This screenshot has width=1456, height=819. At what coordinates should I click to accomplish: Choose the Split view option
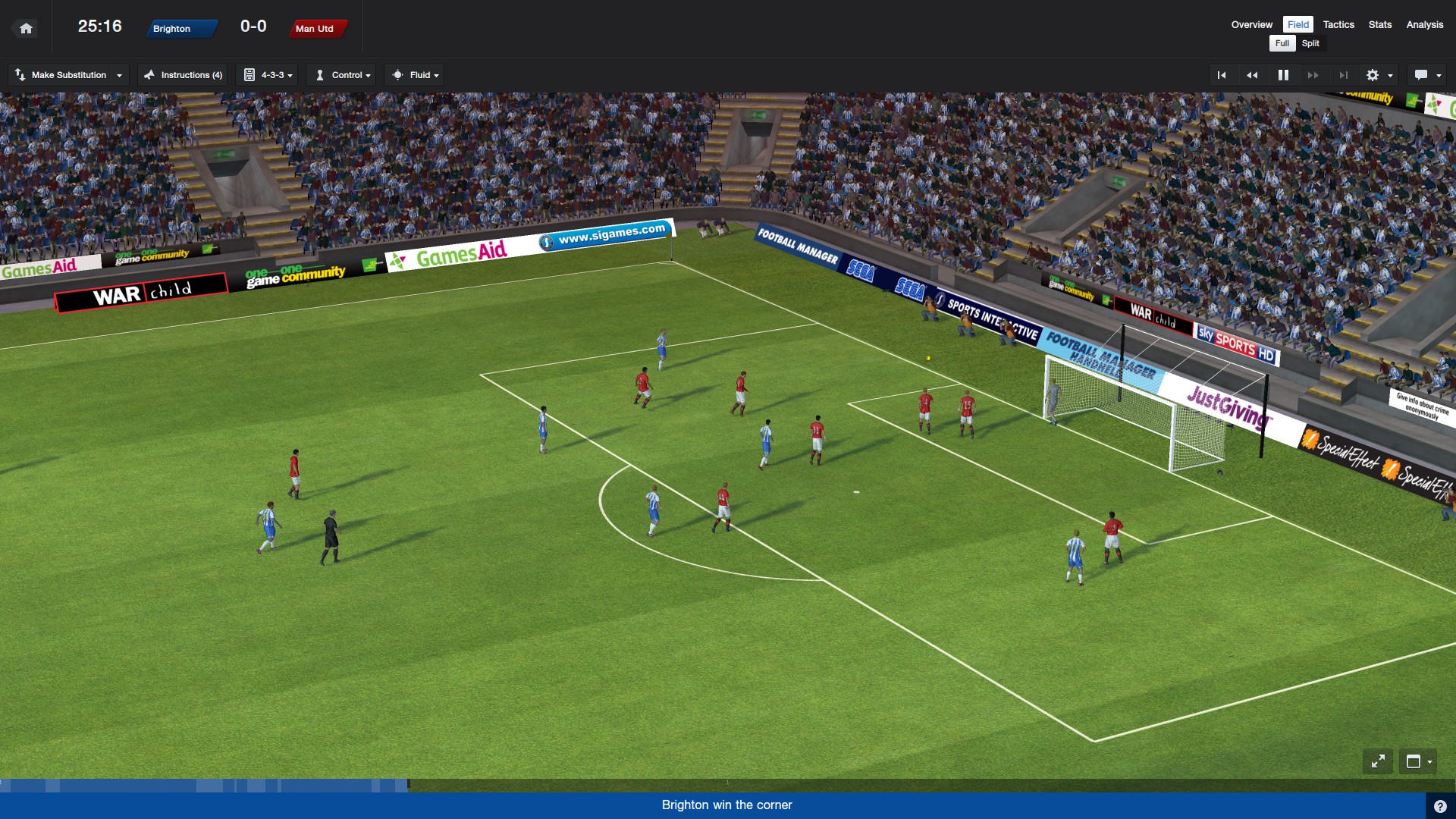point(1310,43)
